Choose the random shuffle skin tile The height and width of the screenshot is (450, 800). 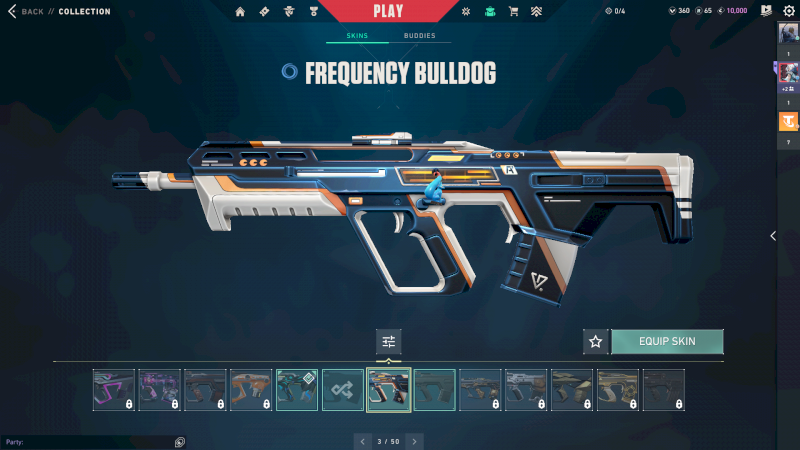tap(343, 390)
